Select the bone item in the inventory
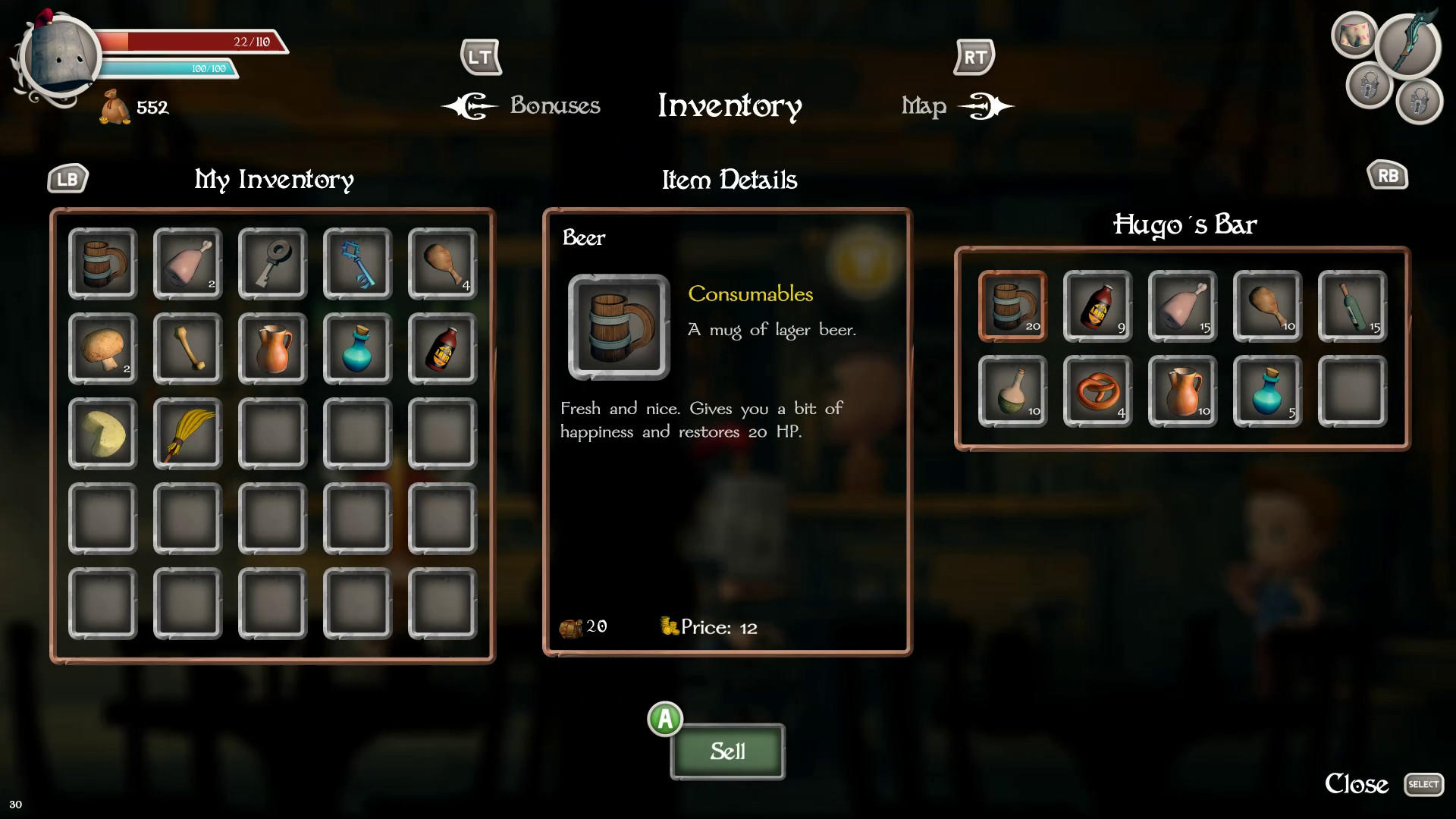Viewport: 1456px width, 819px height. (187, 348)
